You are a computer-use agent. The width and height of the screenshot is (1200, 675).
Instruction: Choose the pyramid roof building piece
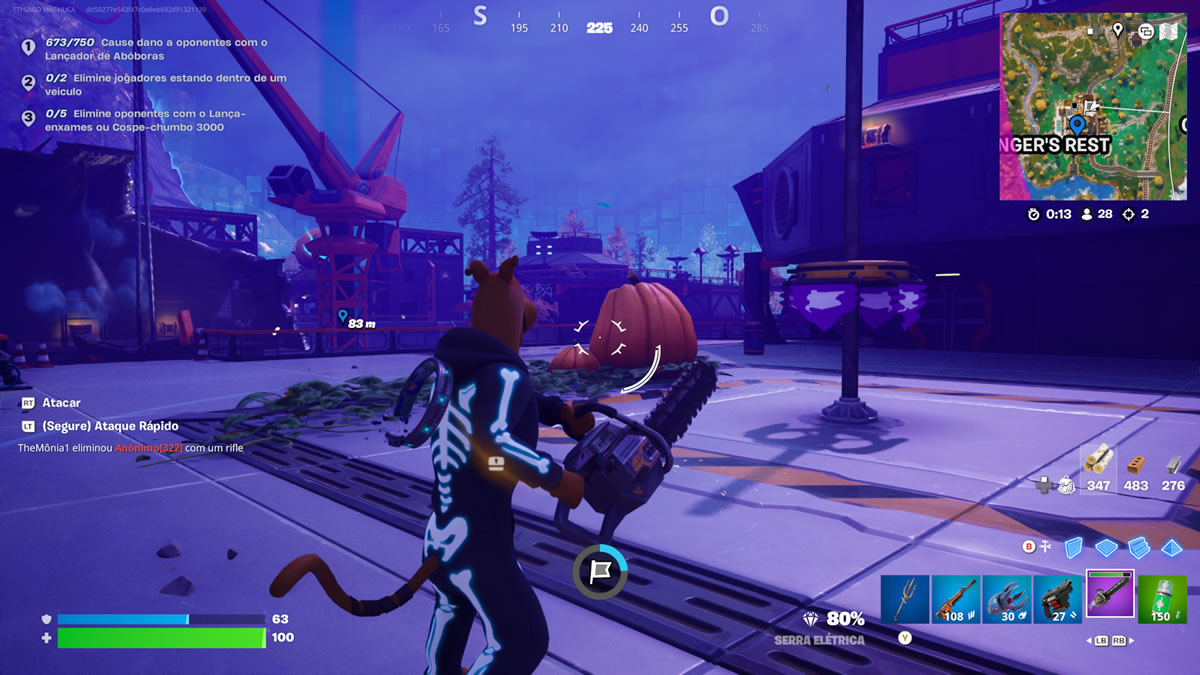[1172, 547]
